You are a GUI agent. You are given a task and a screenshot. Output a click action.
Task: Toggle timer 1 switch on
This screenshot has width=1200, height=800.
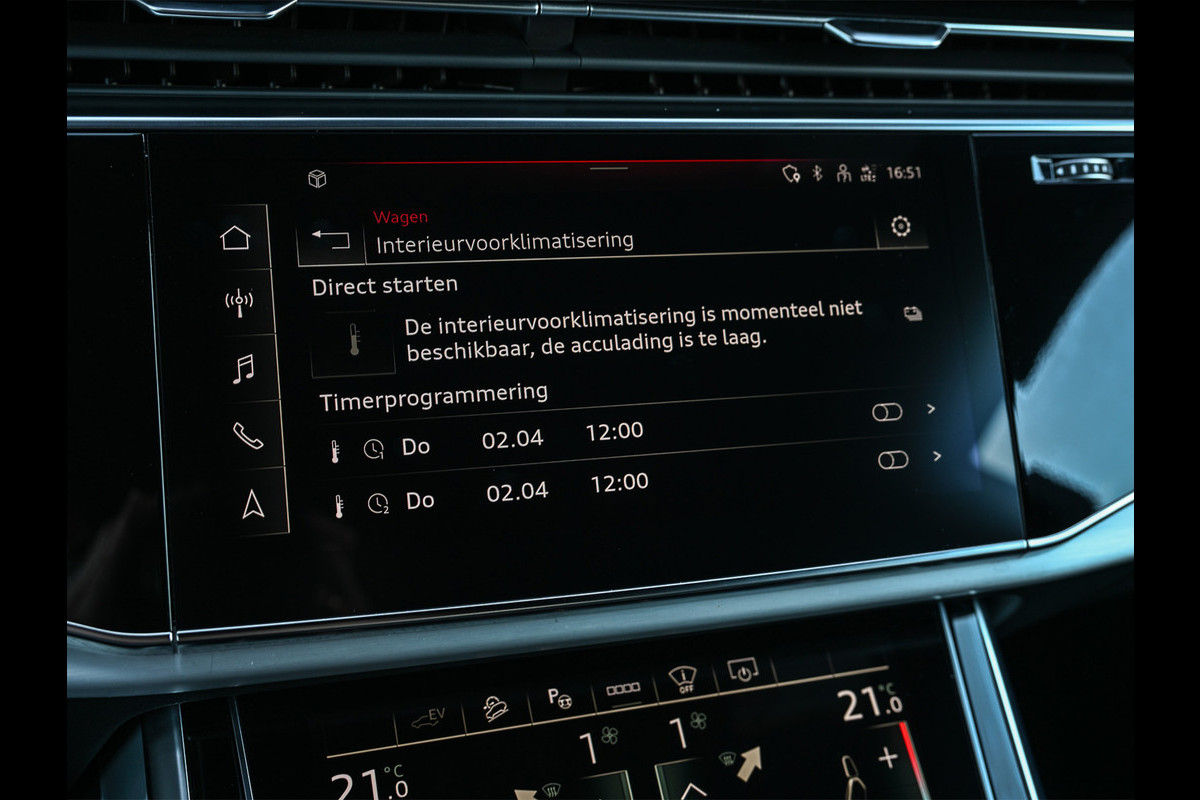click(887, 412)
